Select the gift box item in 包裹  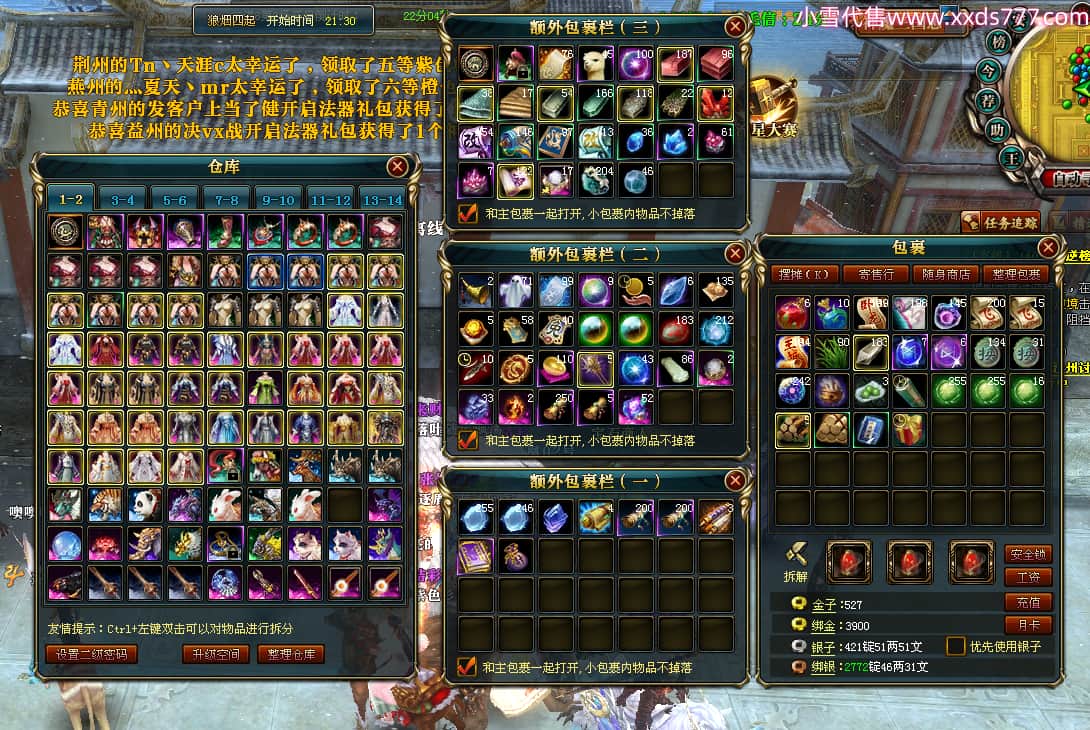(909, 430)
